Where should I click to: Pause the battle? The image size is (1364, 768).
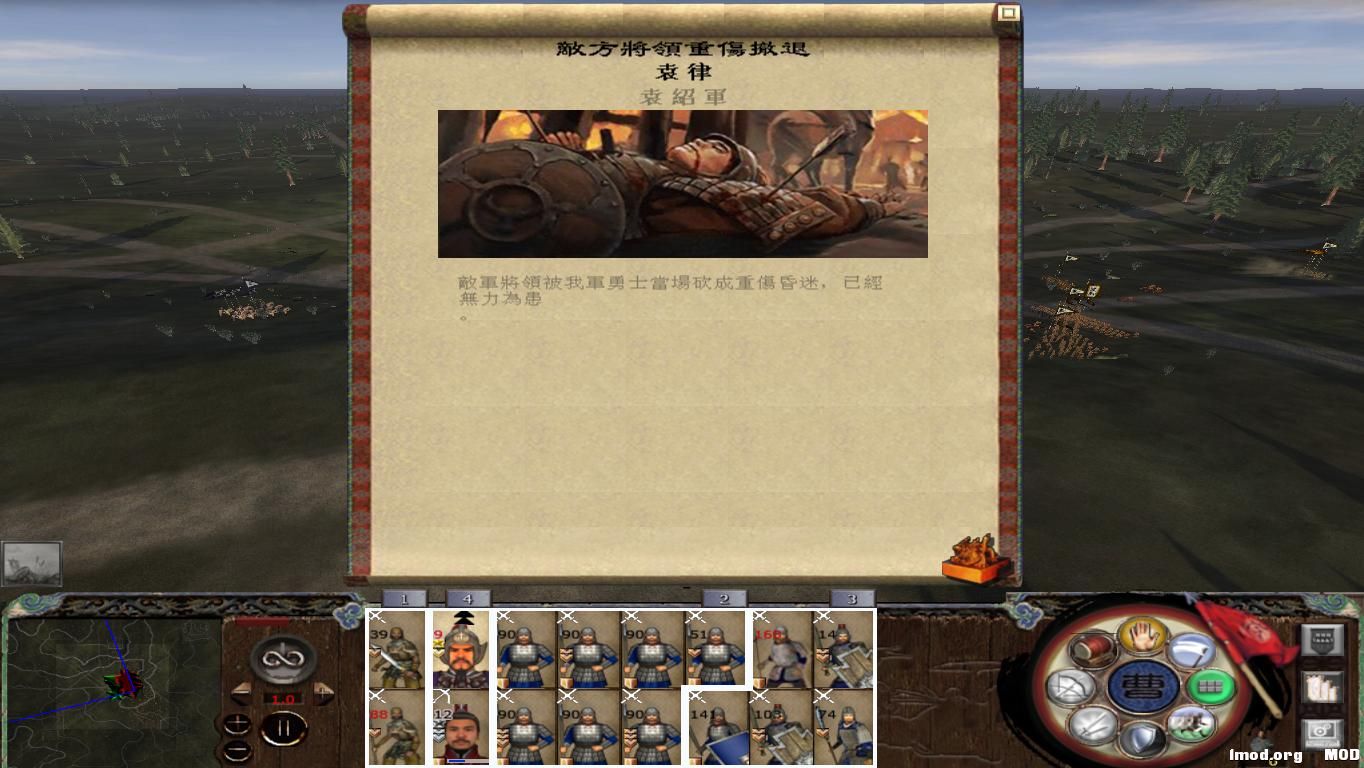coord(285,728)
